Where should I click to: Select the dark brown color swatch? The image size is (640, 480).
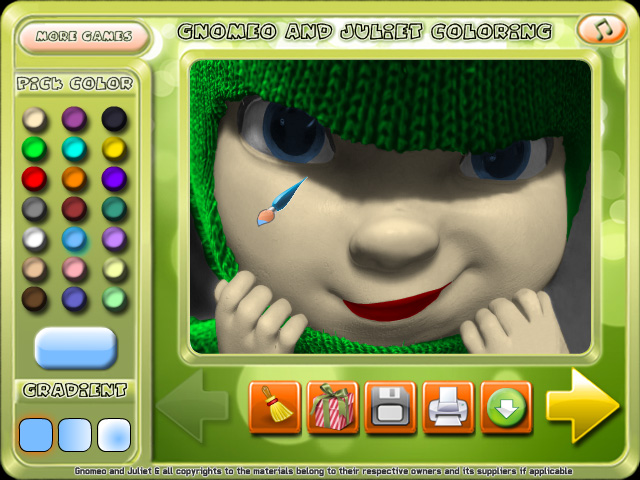tap(35, 298)
